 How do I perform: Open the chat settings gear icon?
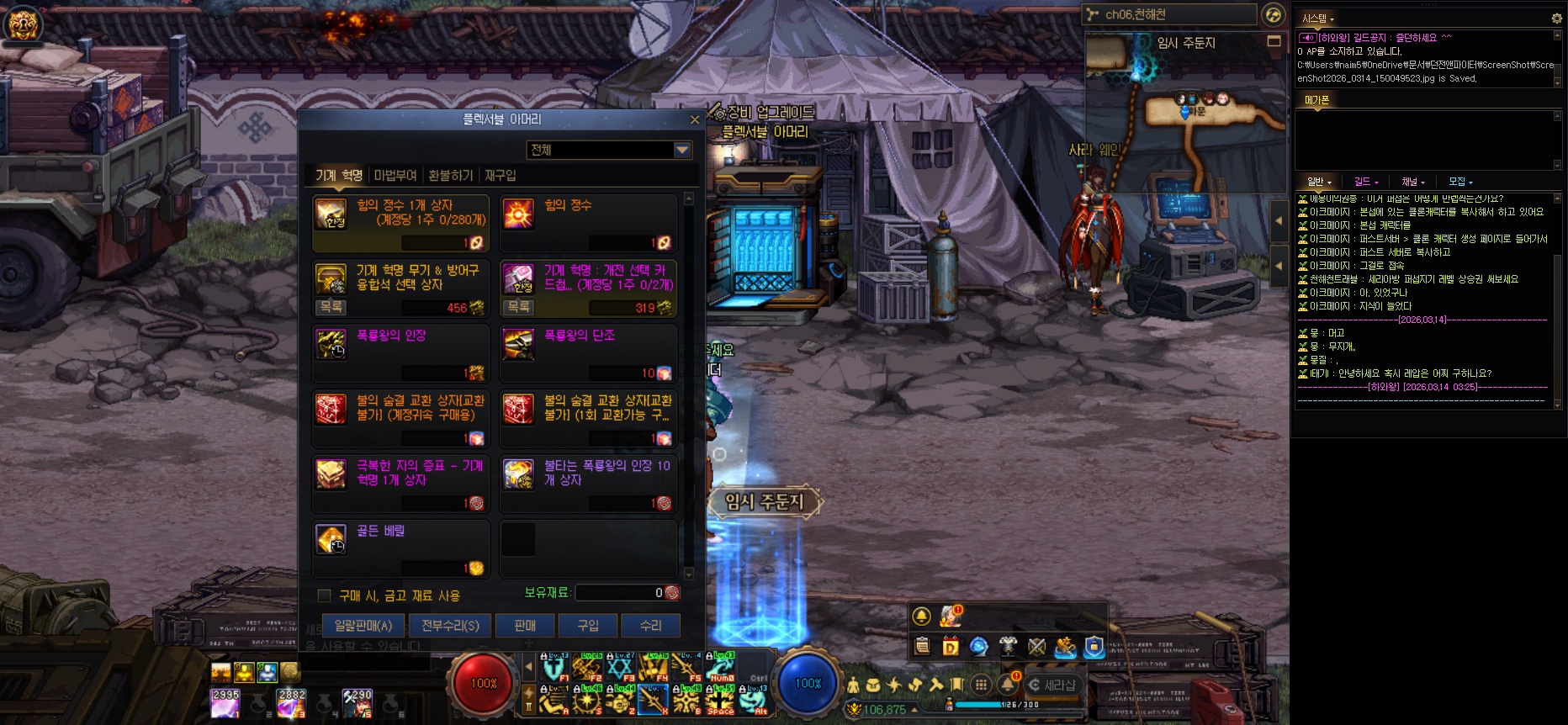pyautogui.click(x=1556, y=19)
